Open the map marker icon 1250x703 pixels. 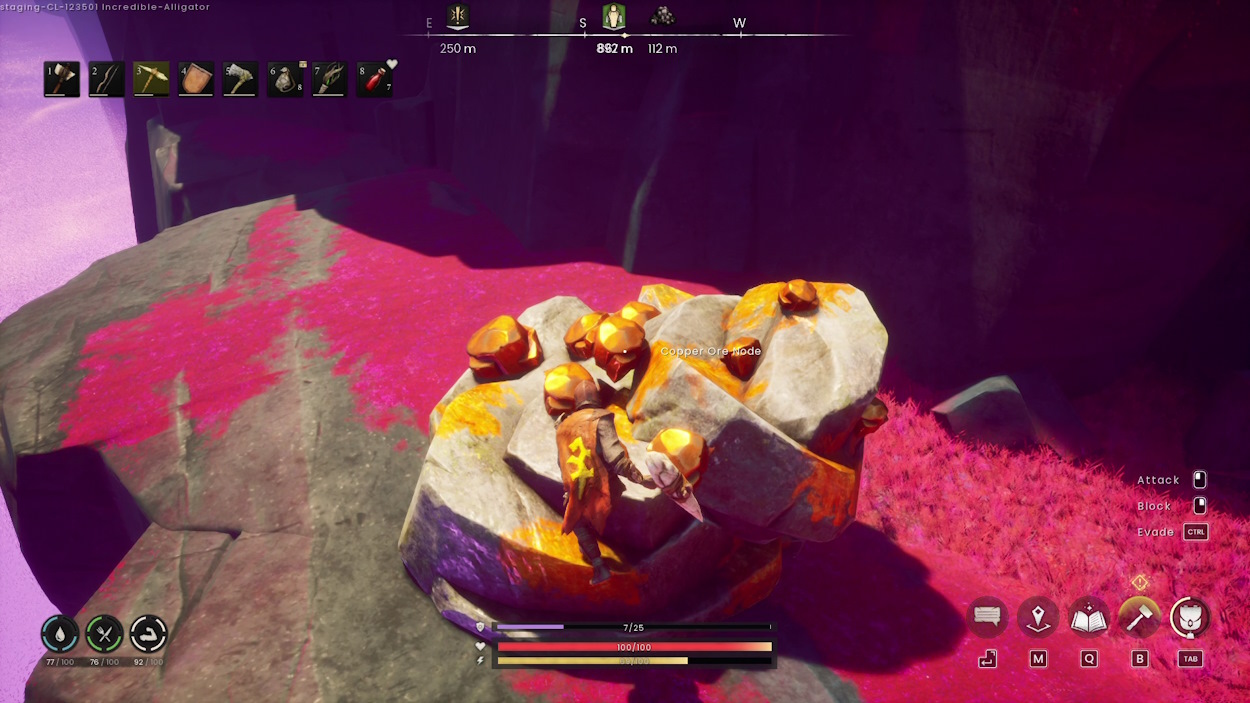click(1038, 618)
